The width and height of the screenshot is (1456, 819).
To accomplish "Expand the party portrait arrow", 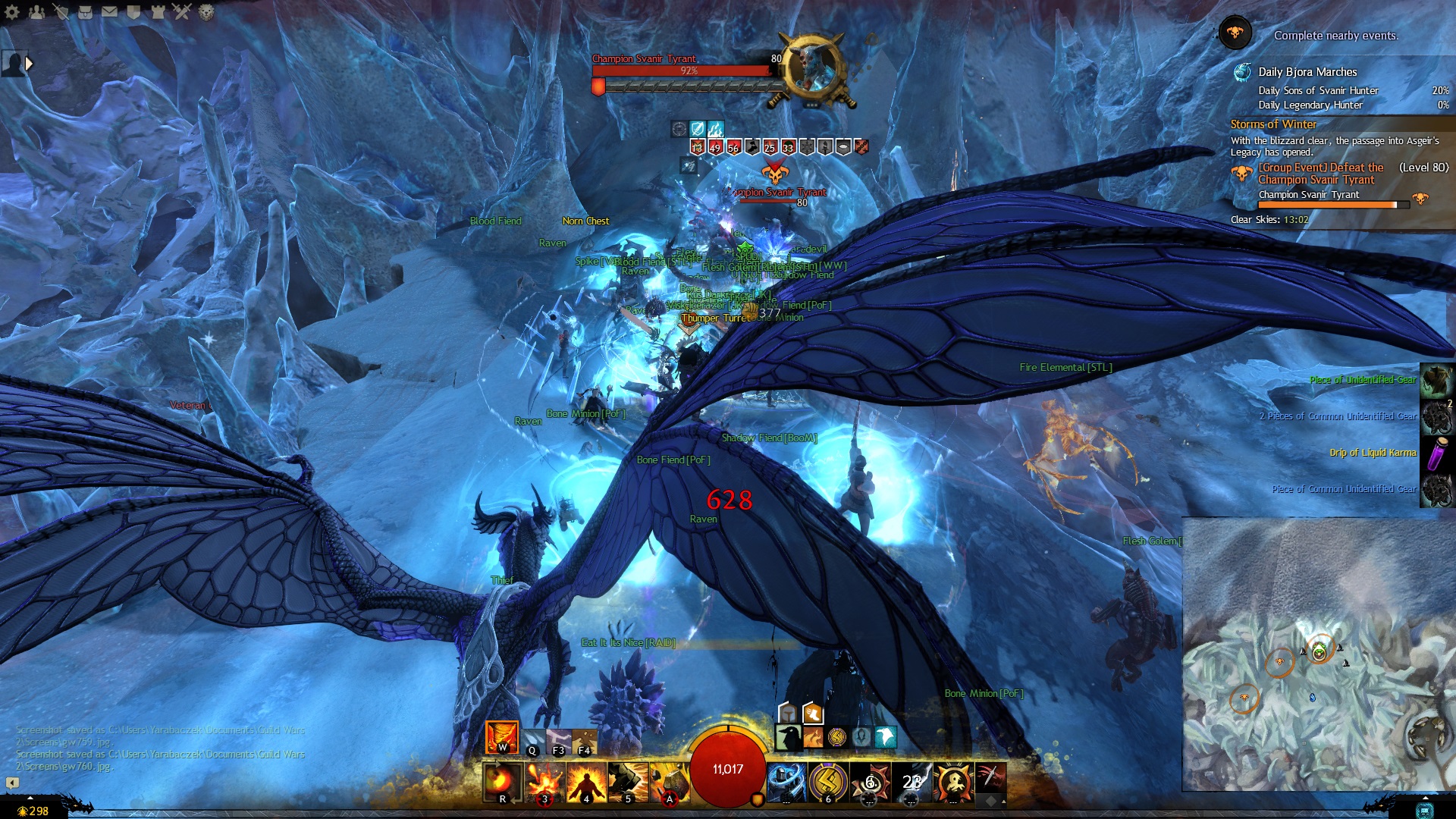I will click(30, 64).
